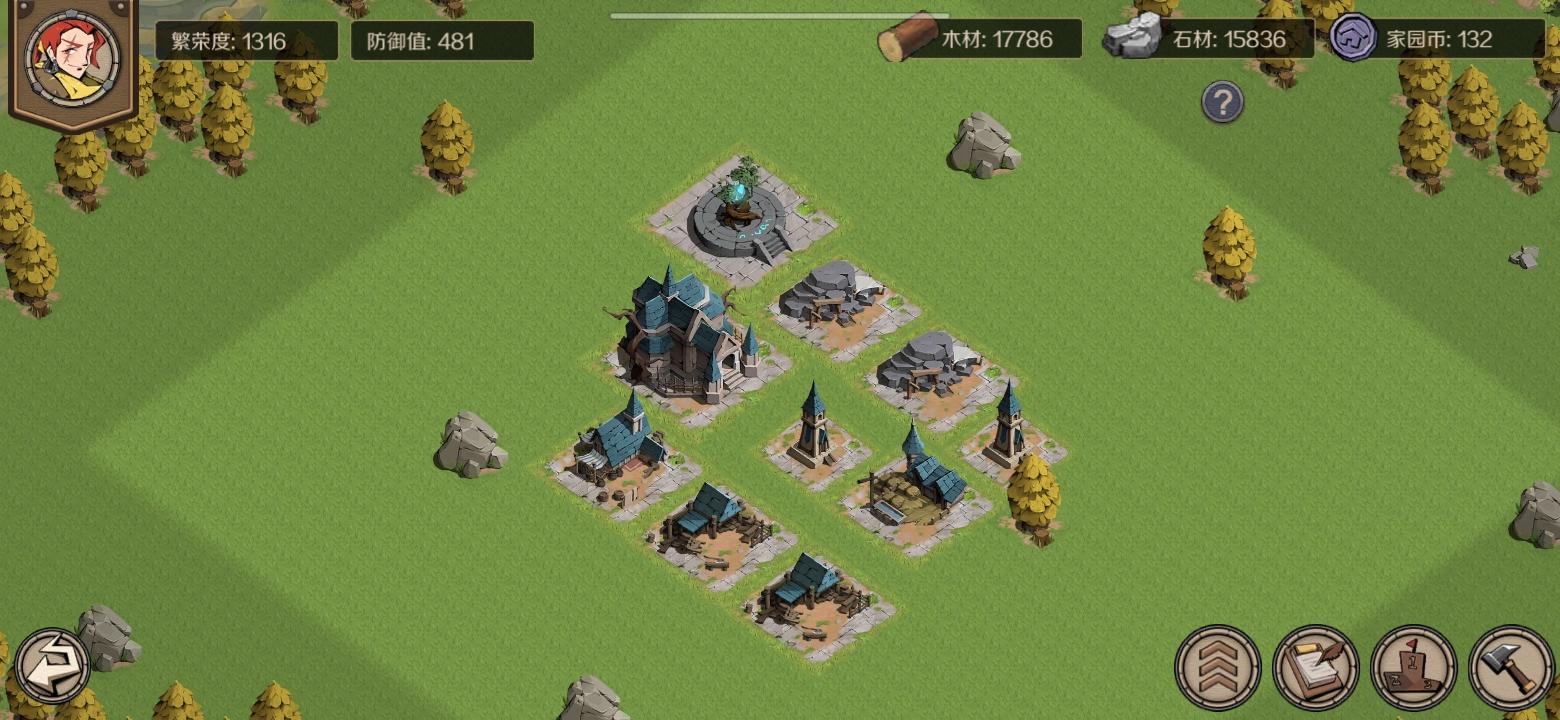The image size is (1560, 720).
Task: Click the player avatar portrait
Action: pos(70,60)
